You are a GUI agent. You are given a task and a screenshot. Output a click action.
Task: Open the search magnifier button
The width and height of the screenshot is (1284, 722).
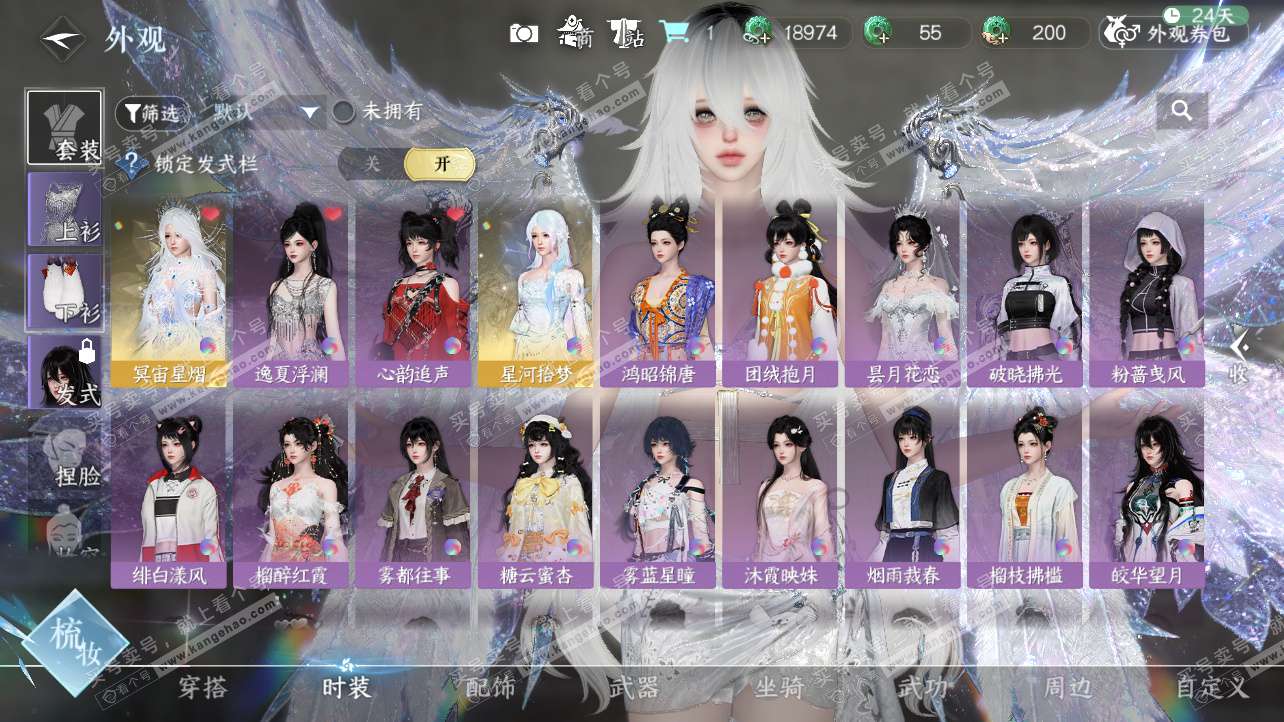click(1182, 111)
